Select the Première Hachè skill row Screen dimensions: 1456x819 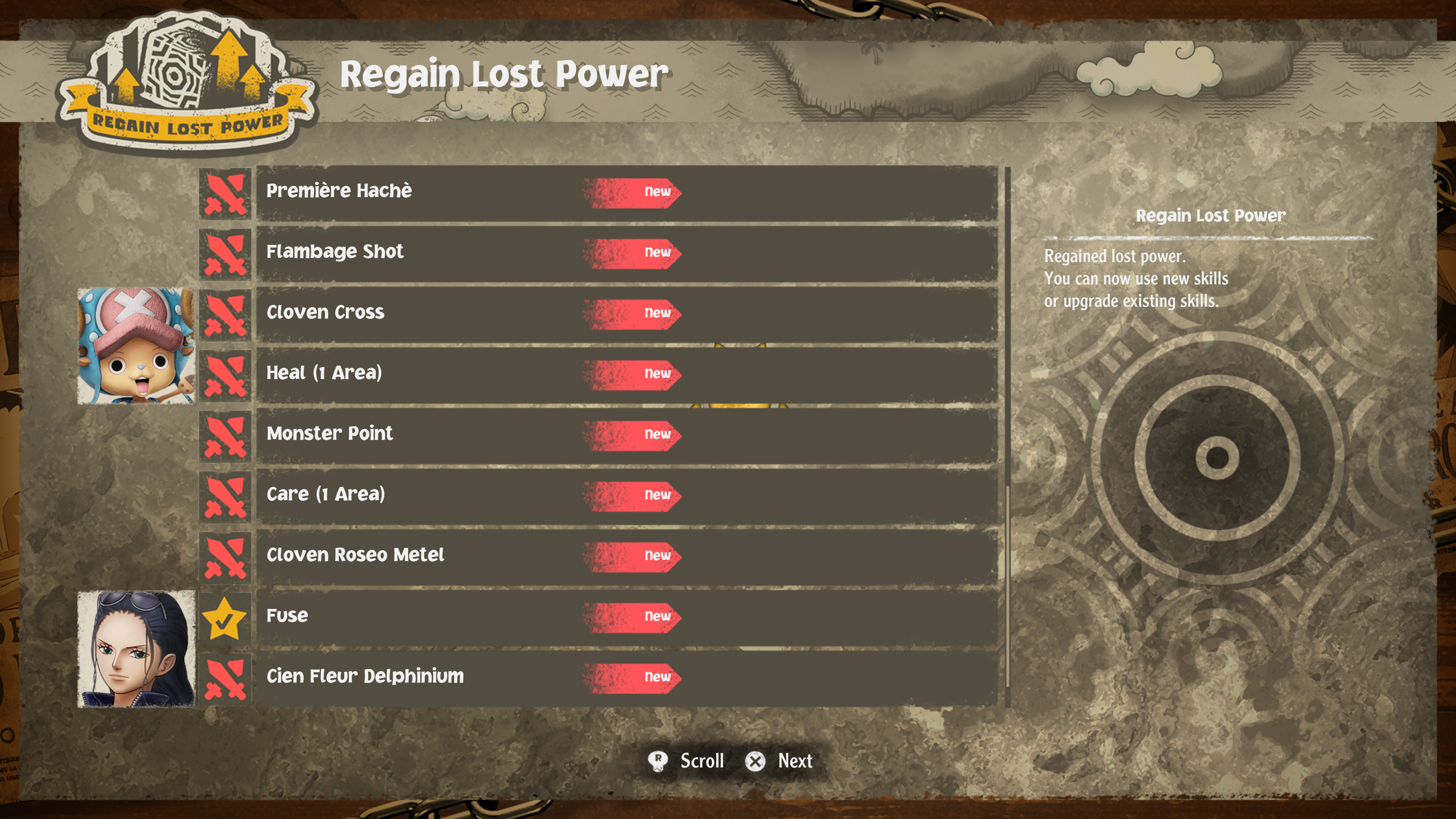626,192
